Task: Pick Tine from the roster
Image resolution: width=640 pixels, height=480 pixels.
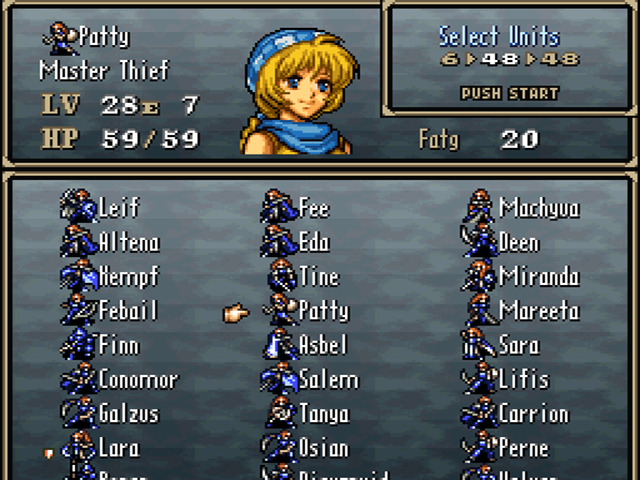Action: (318, 277)
